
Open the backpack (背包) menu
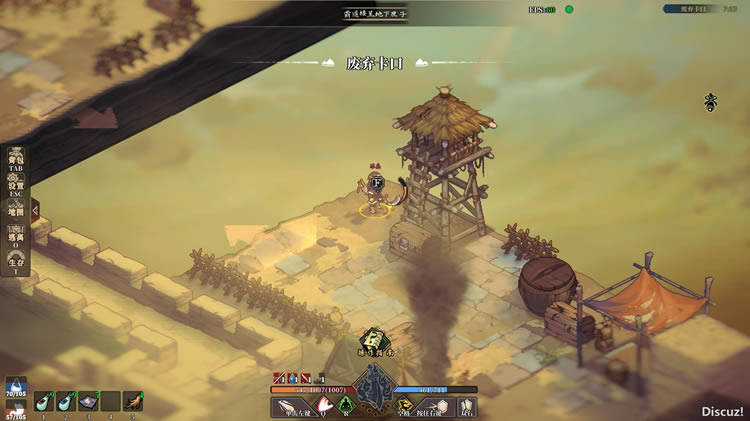tap(16, 159)
